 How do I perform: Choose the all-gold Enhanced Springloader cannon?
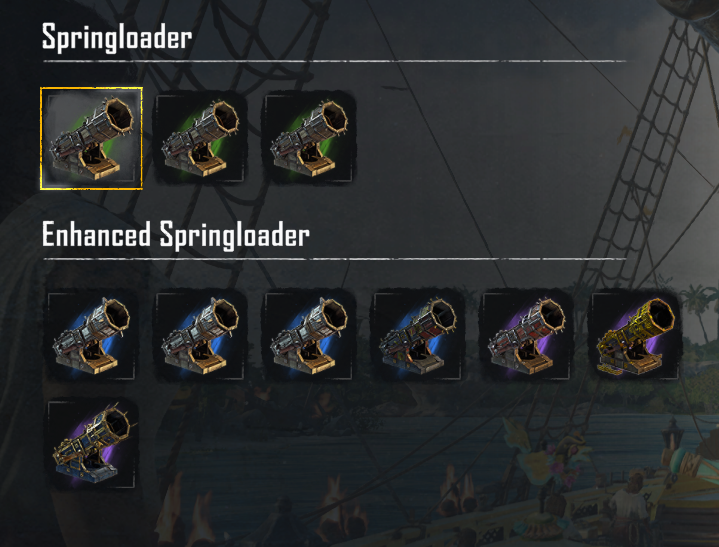point(635,337)
